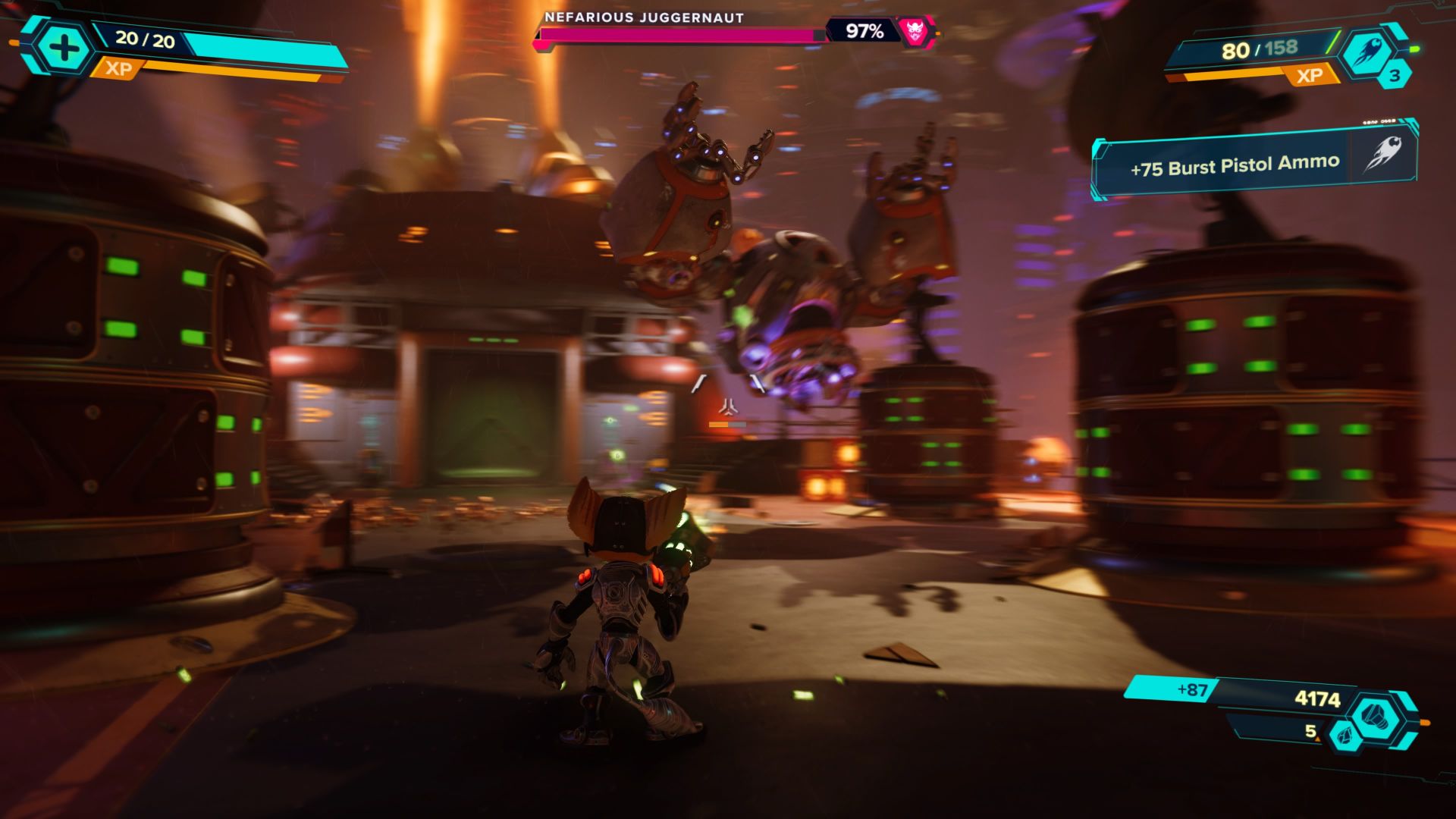1456x819 pixels.
Task: Click the boss health progress bar
Action: click(675, 34)
